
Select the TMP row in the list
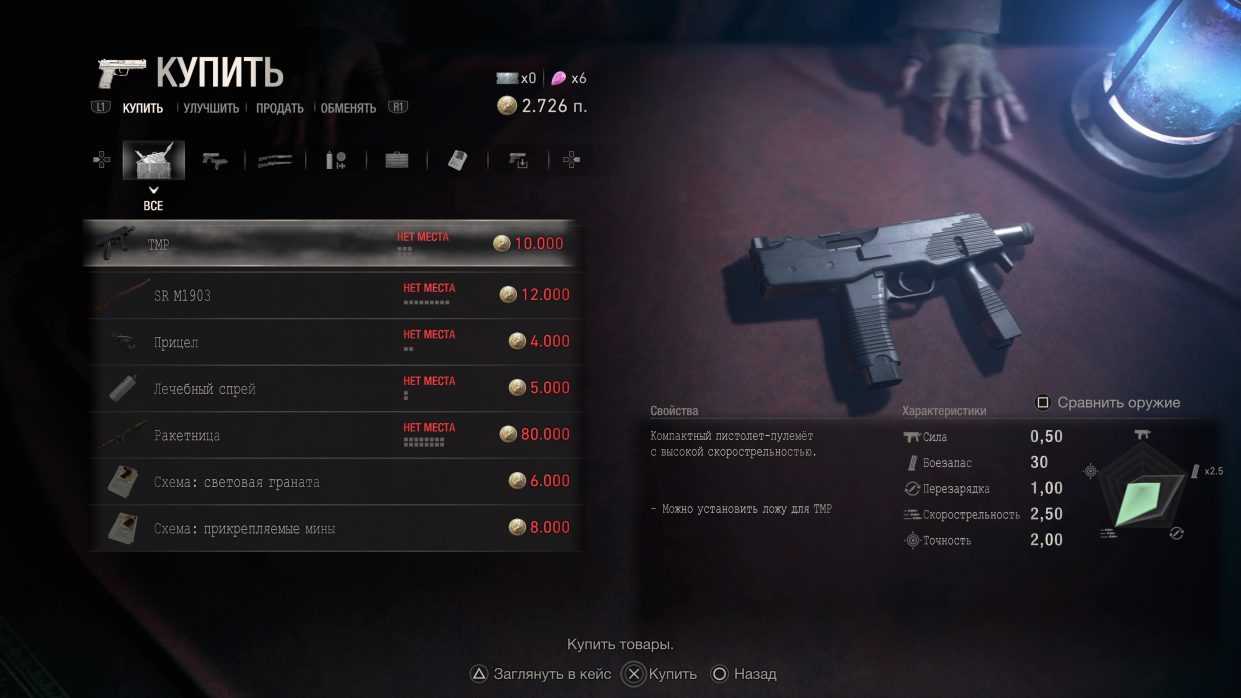[330, 244]
